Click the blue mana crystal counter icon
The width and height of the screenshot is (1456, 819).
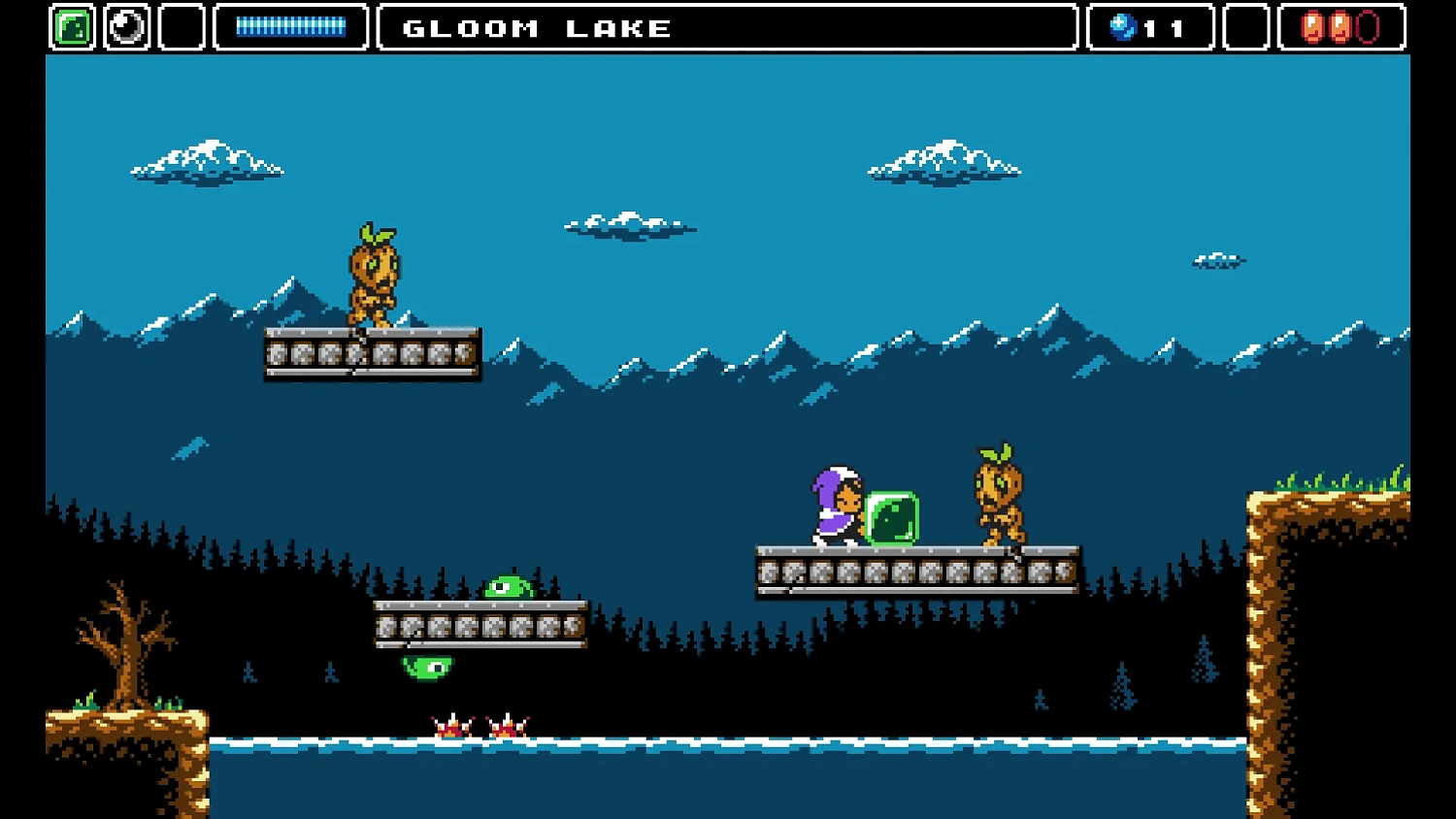click(1124, 27)
